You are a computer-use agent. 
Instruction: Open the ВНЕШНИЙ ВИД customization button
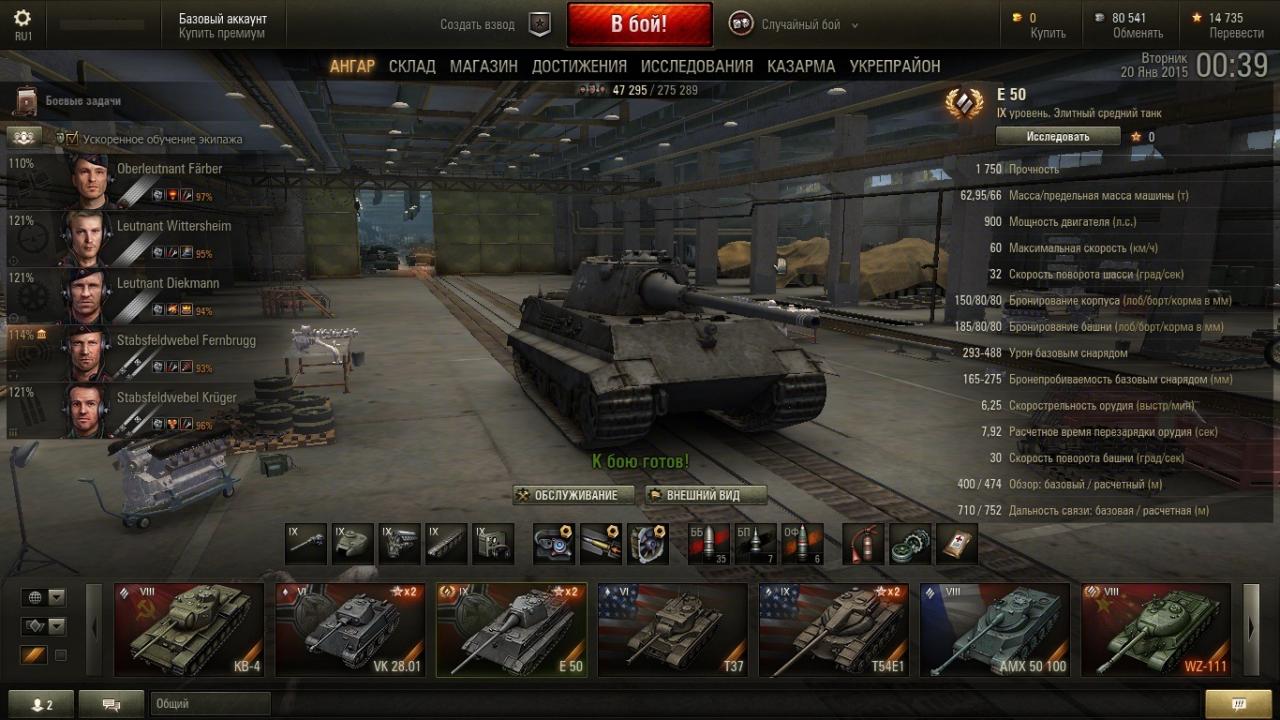tap(705, 495)
